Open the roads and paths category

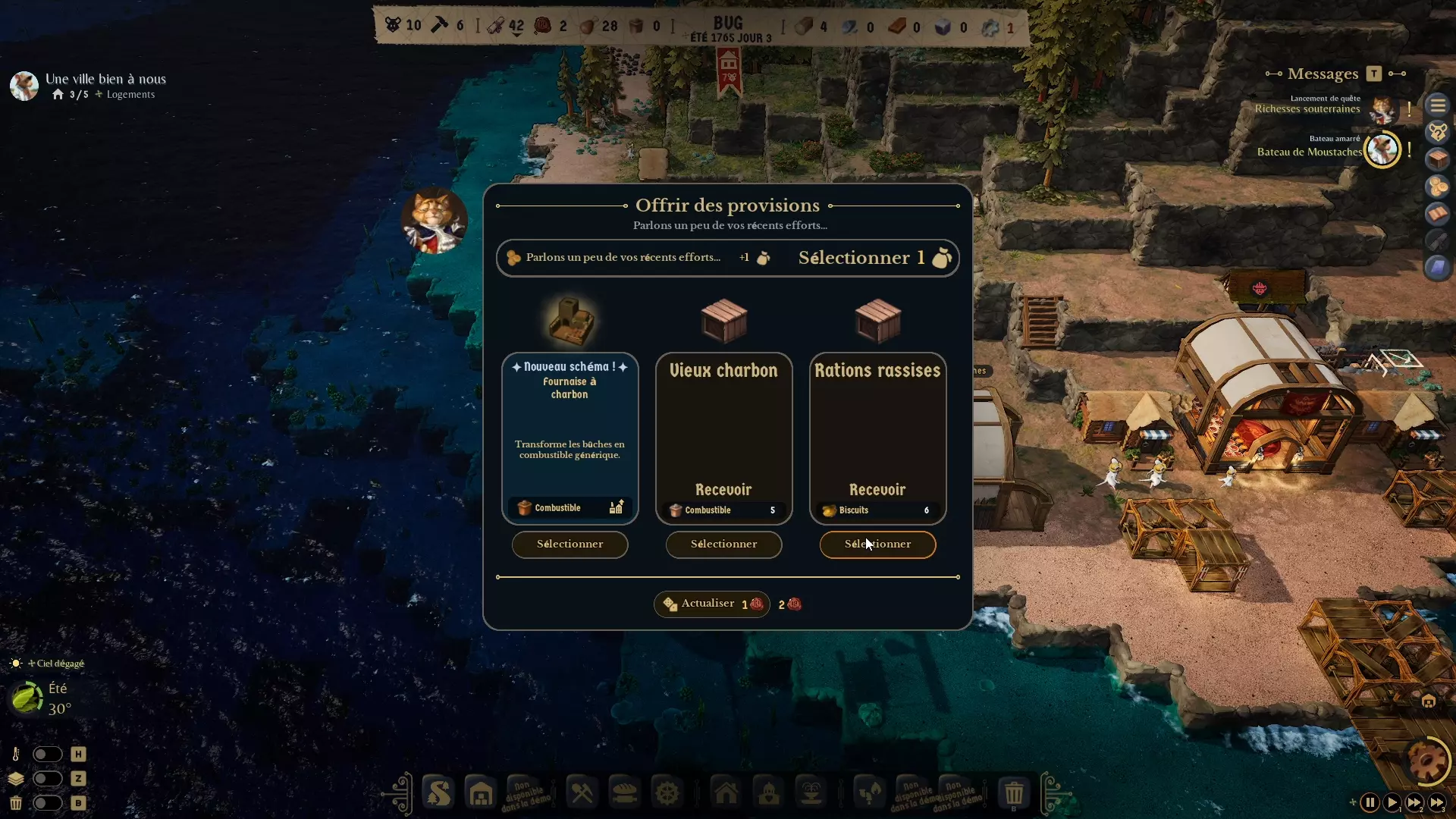tap(438, 792)
